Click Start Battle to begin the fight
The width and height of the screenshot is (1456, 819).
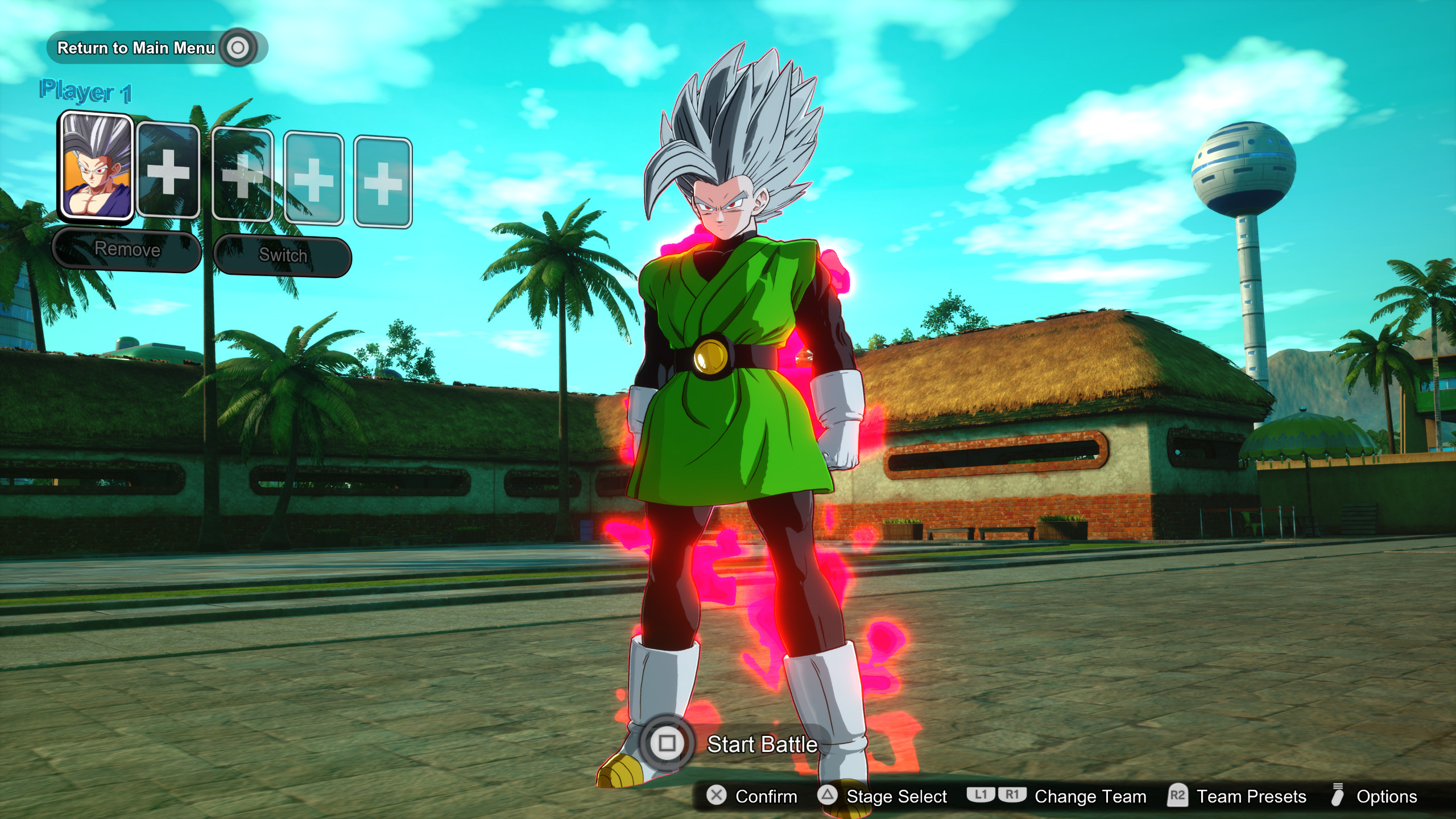[760, 744]
